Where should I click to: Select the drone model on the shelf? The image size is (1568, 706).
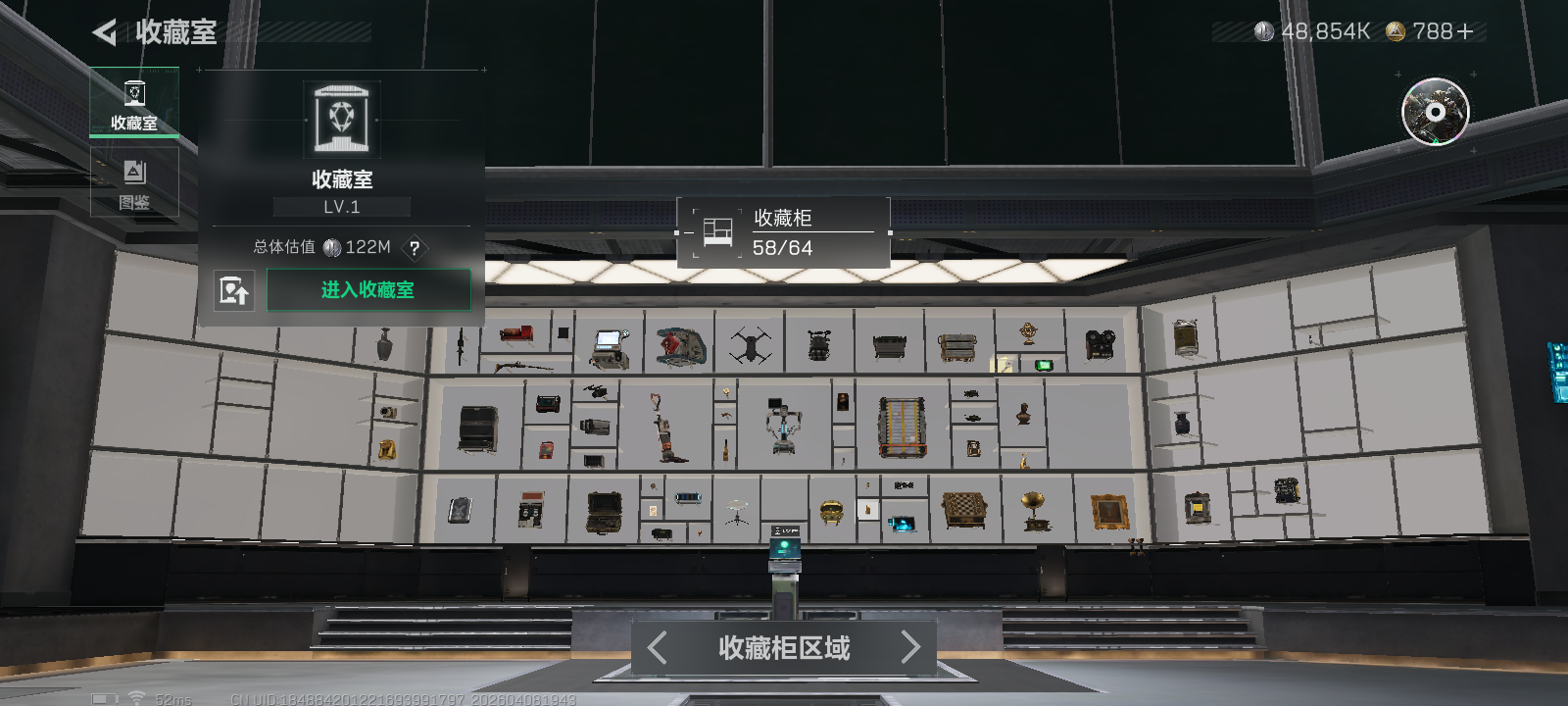click(x=749, y=343)
